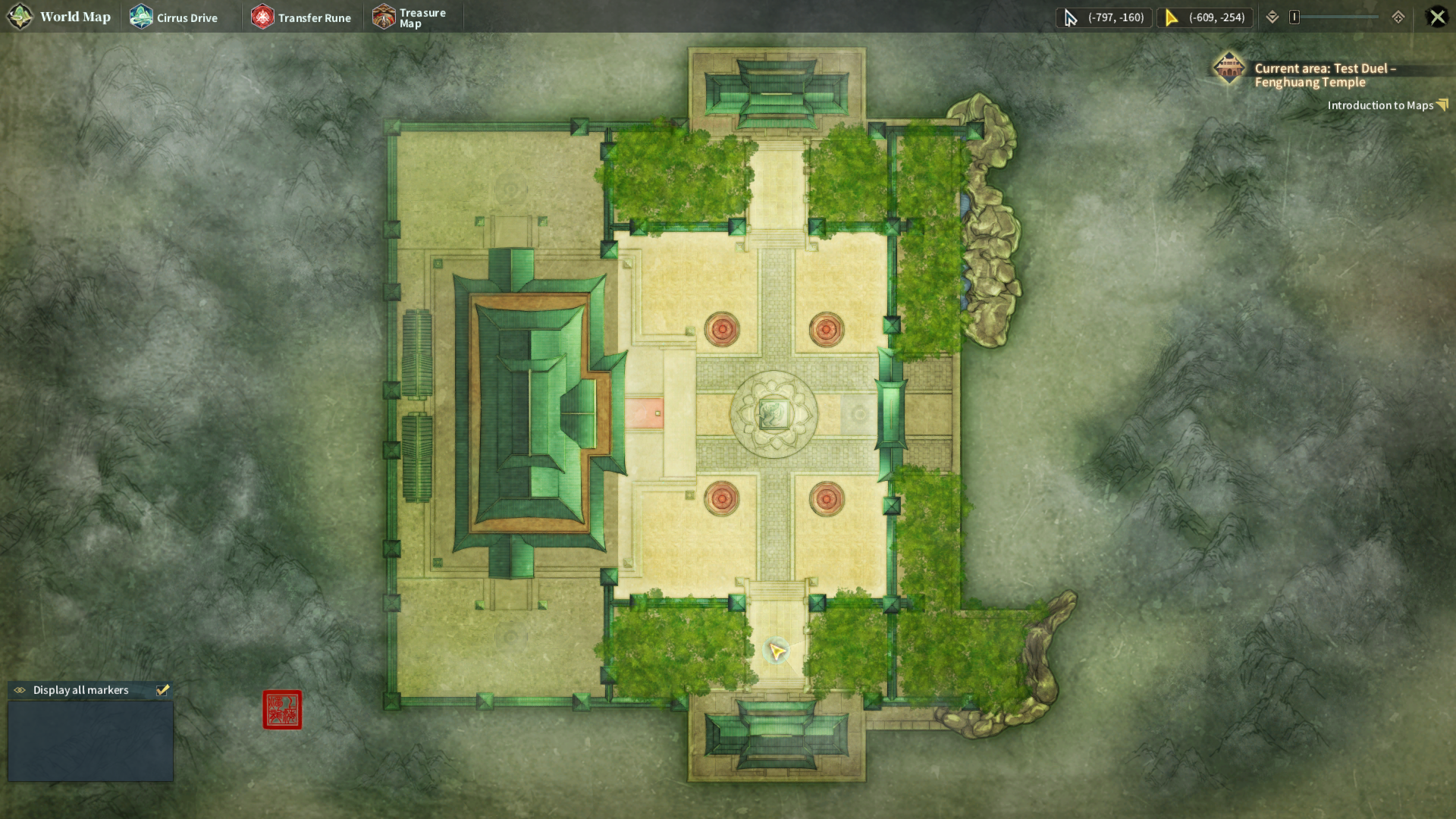
Task: Select the yellow player arrow marker
Action: coord(777,651)
